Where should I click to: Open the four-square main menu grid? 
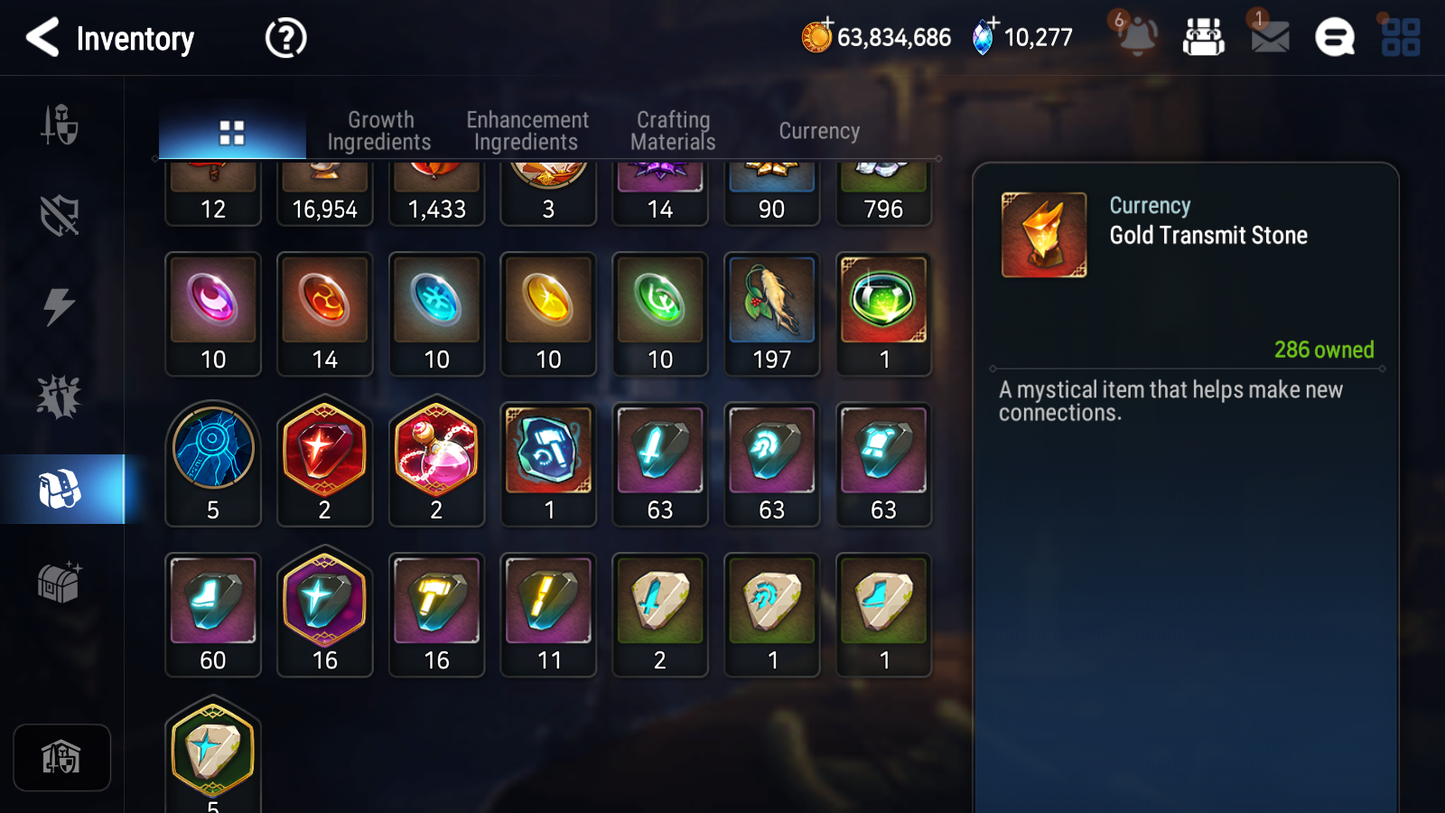click(x=1400, y=38)
